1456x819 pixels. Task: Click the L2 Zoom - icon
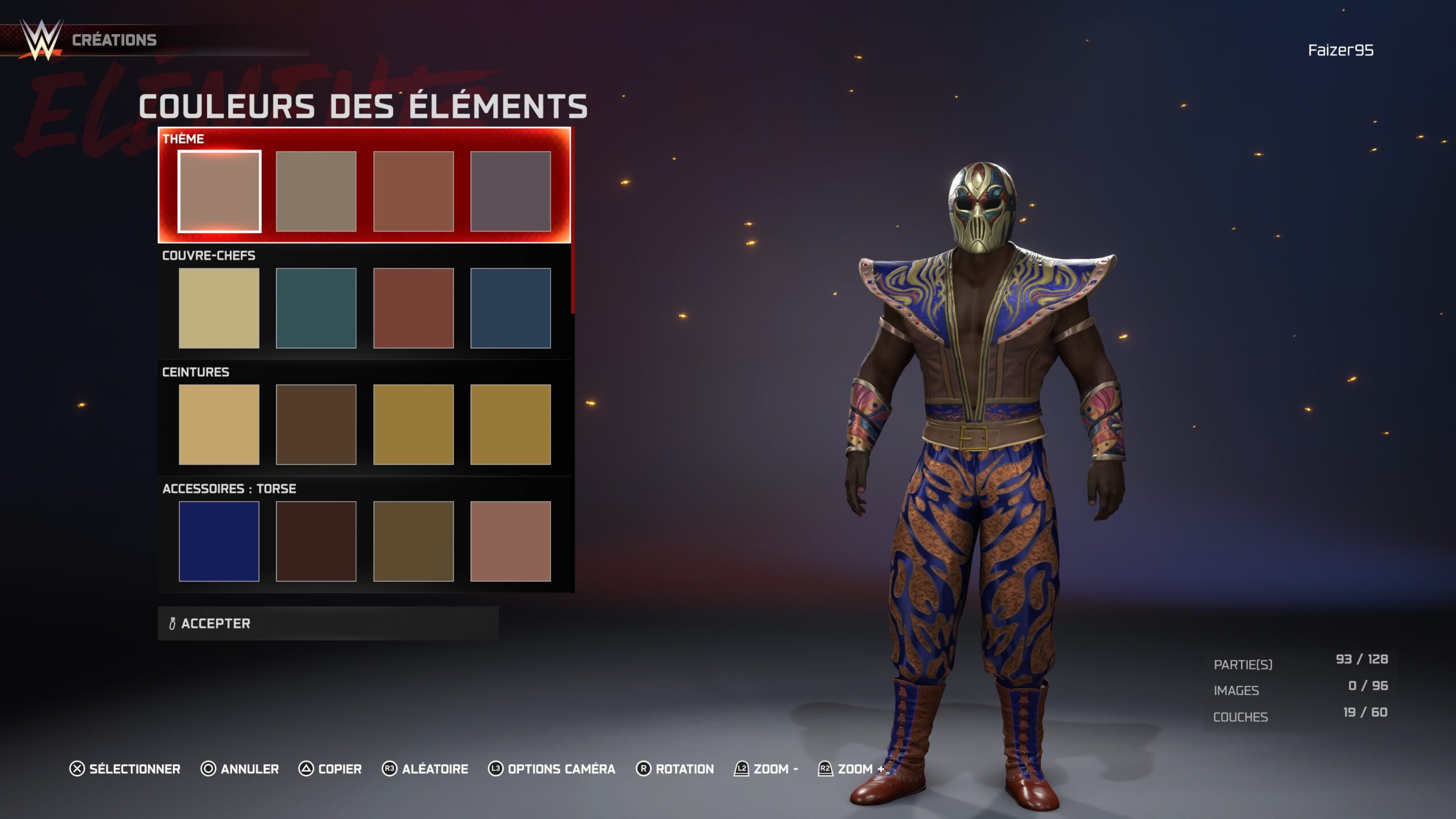pos(741,769)
